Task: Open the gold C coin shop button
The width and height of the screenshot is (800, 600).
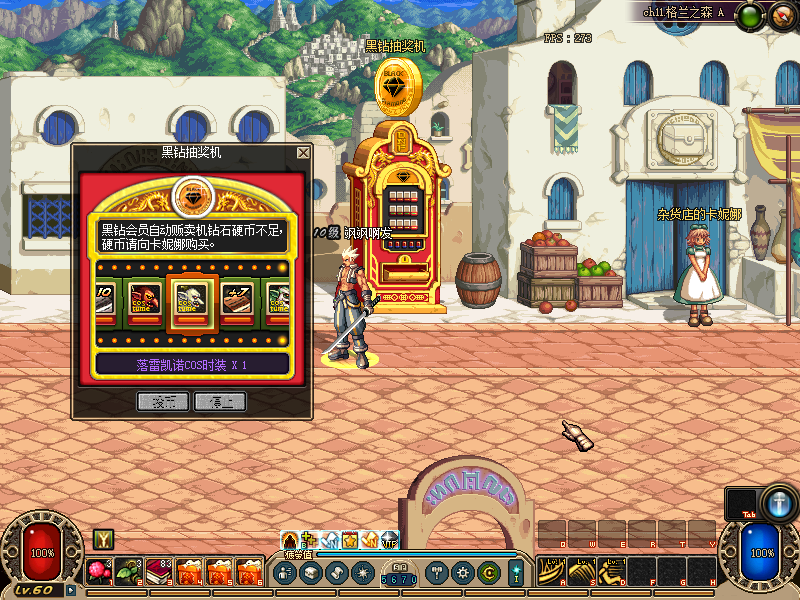Action: pyautogui.click(x=488, y=573)
